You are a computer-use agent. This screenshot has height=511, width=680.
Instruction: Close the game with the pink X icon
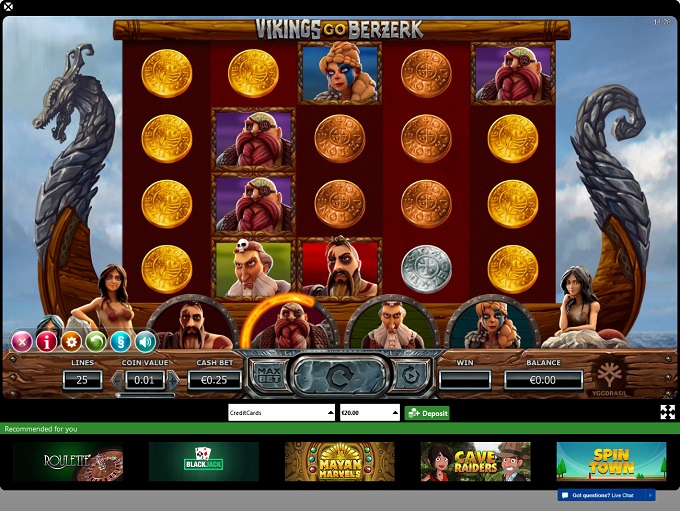21,342
